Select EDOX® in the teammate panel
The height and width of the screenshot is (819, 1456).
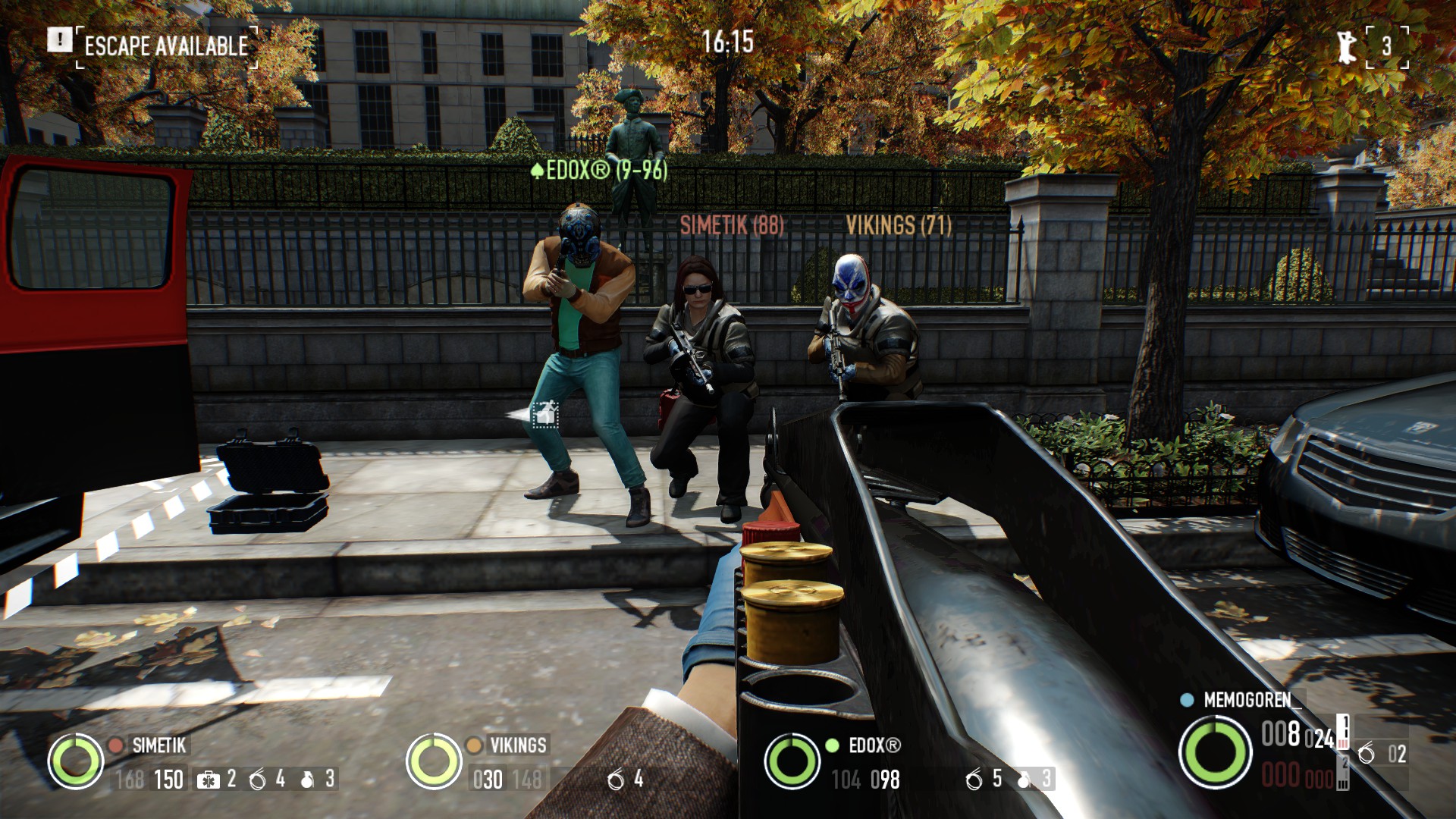(874, 745)
